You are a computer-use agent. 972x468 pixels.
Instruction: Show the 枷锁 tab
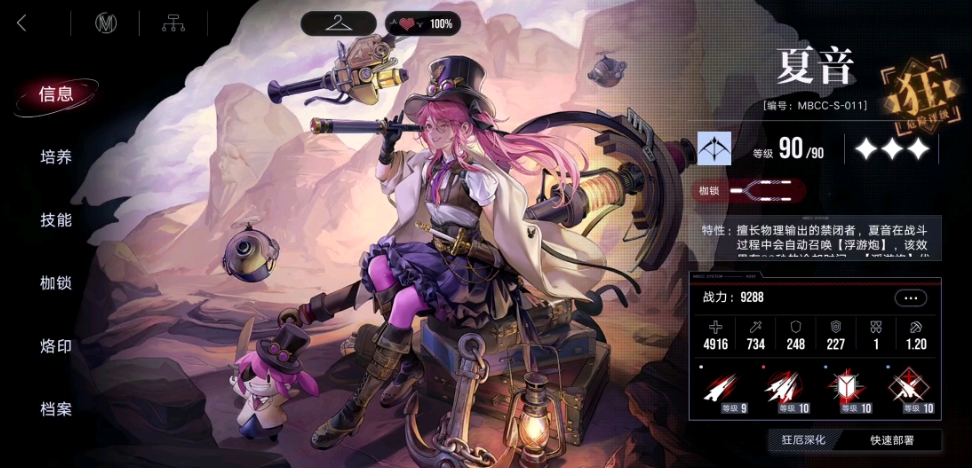point(56,283)
